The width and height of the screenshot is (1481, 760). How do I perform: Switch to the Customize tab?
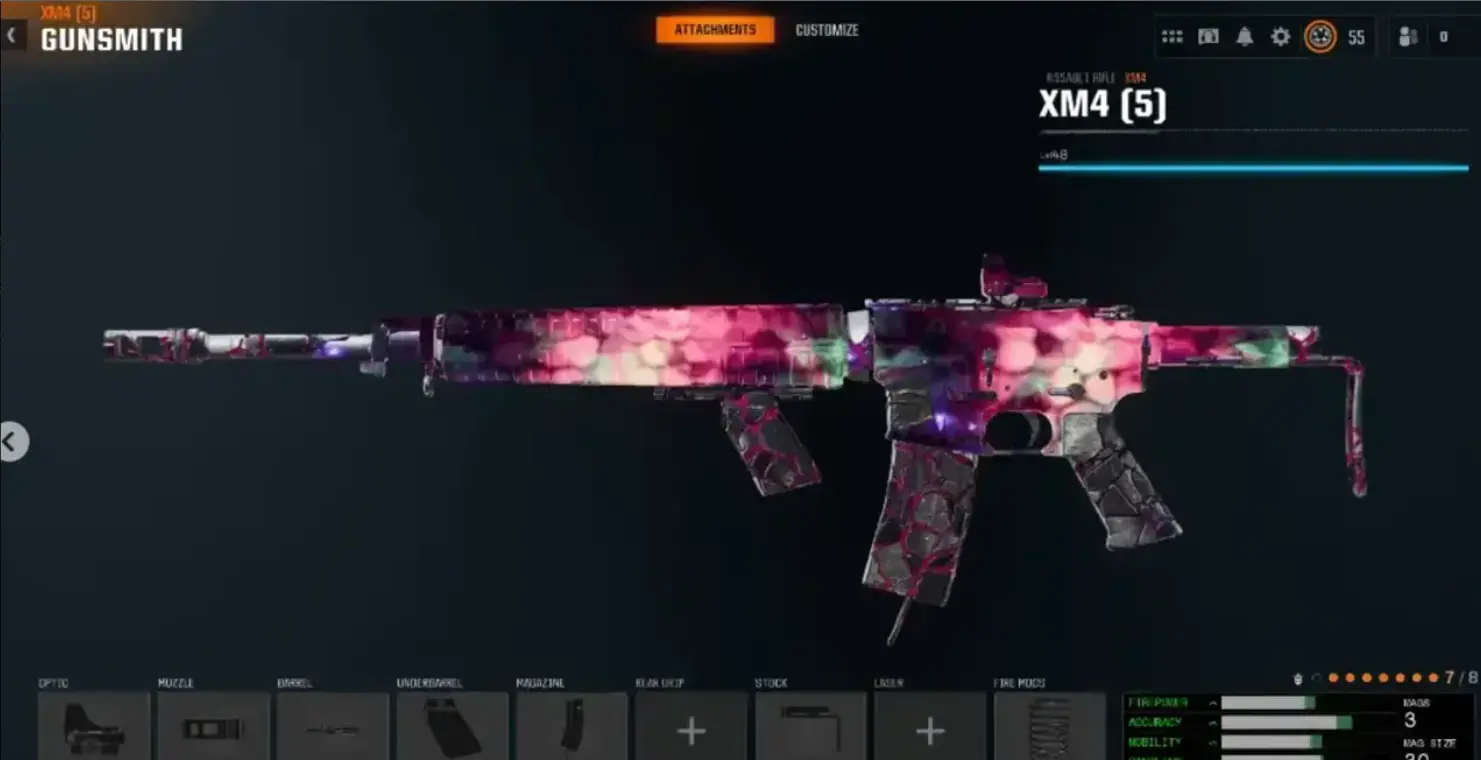click(826, 30)
